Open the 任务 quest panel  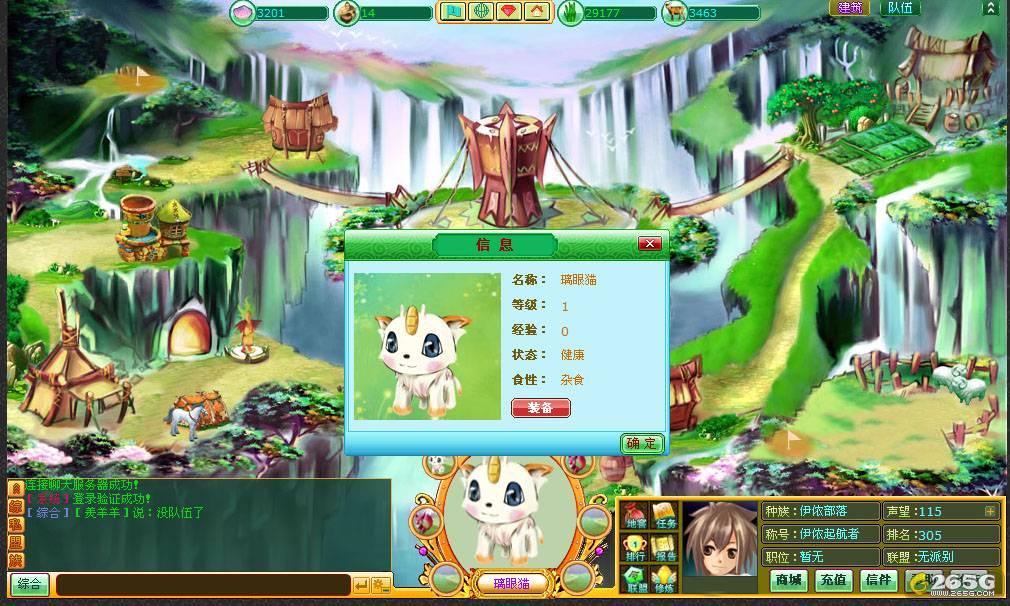(664, 516)
